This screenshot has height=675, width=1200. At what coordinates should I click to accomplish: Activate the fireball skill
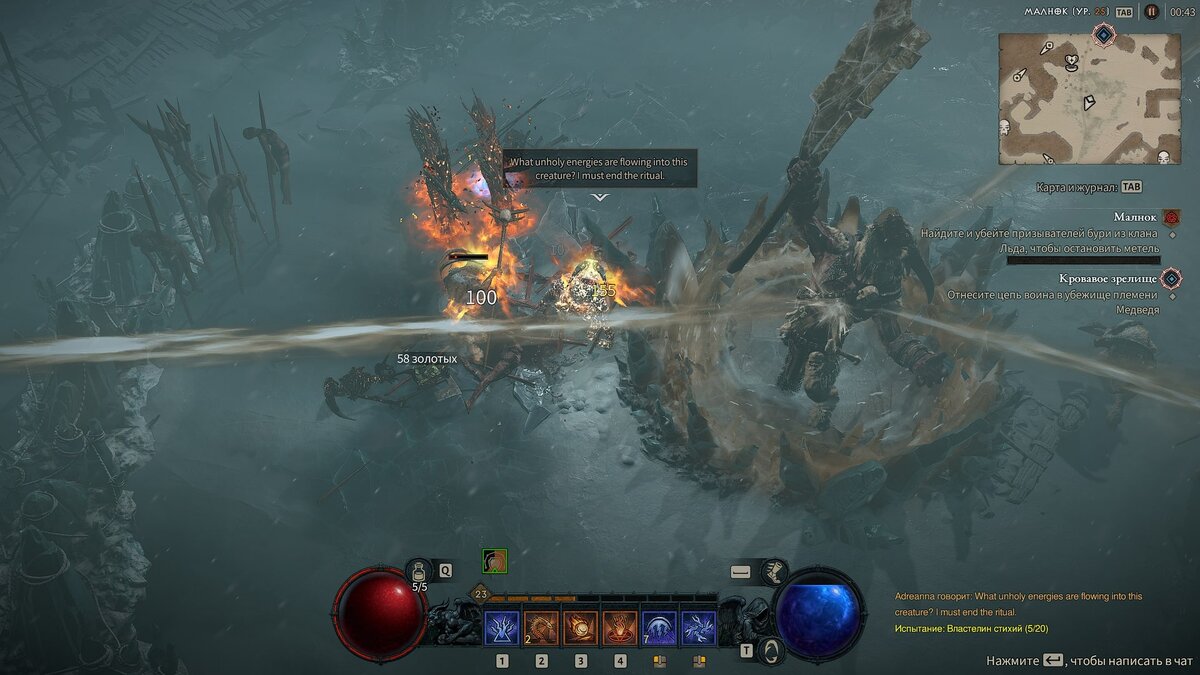(x=581, y=628)
